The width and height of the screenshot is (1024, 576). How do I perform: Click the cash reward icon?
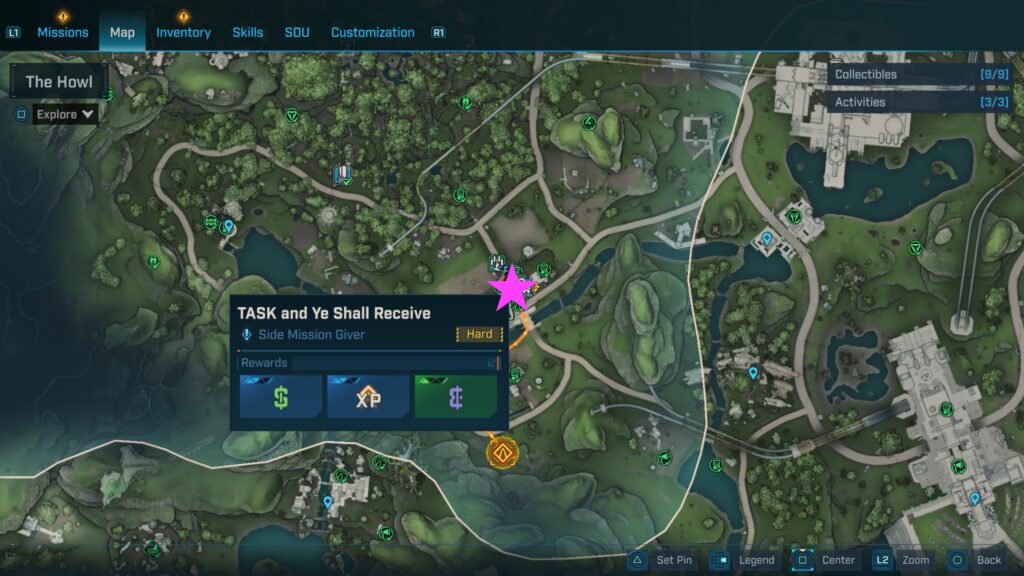coord(281,396)
